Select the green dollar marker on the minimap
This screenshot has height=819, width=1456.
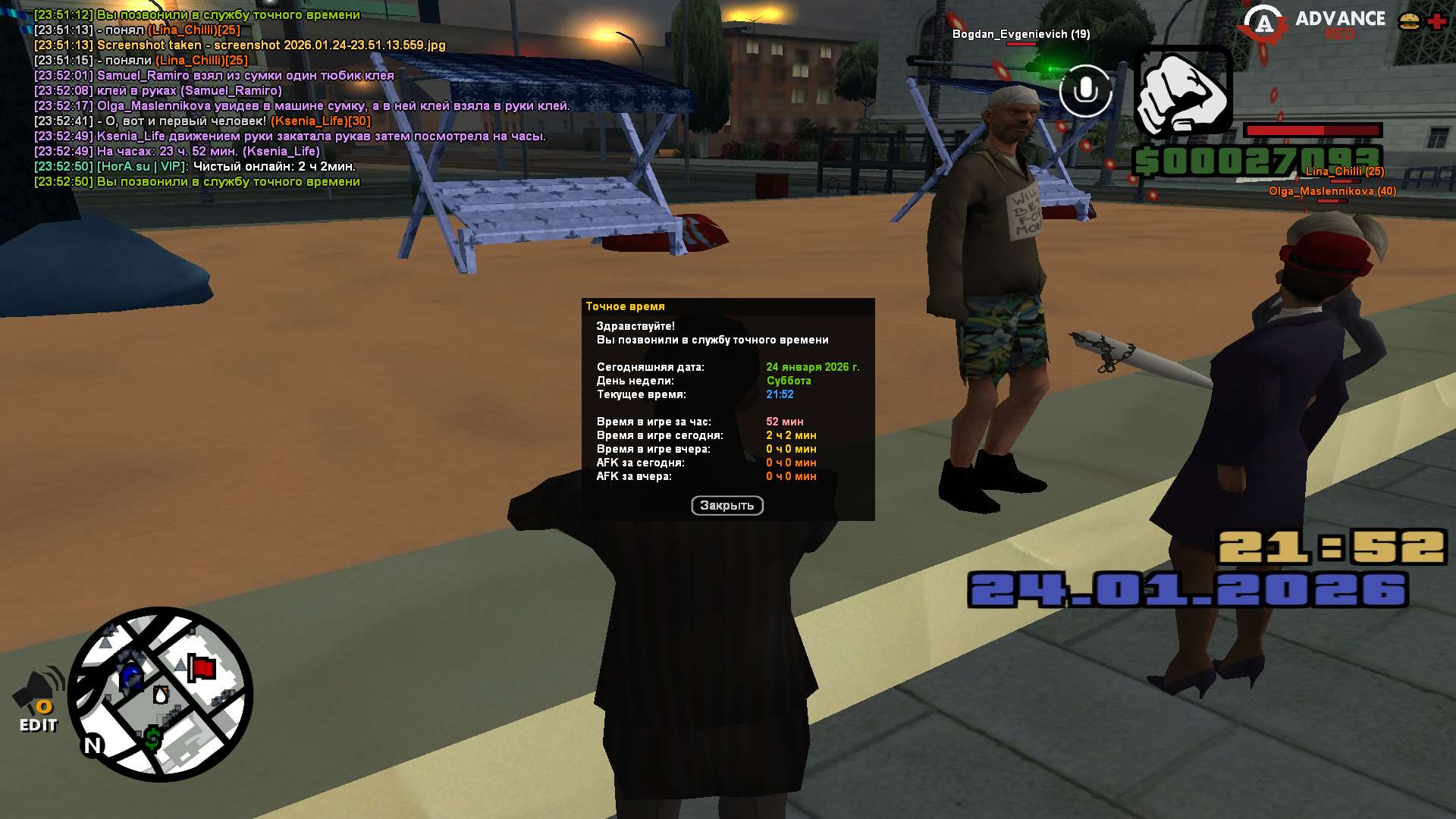pyautogui.click(x=153, y=738)
